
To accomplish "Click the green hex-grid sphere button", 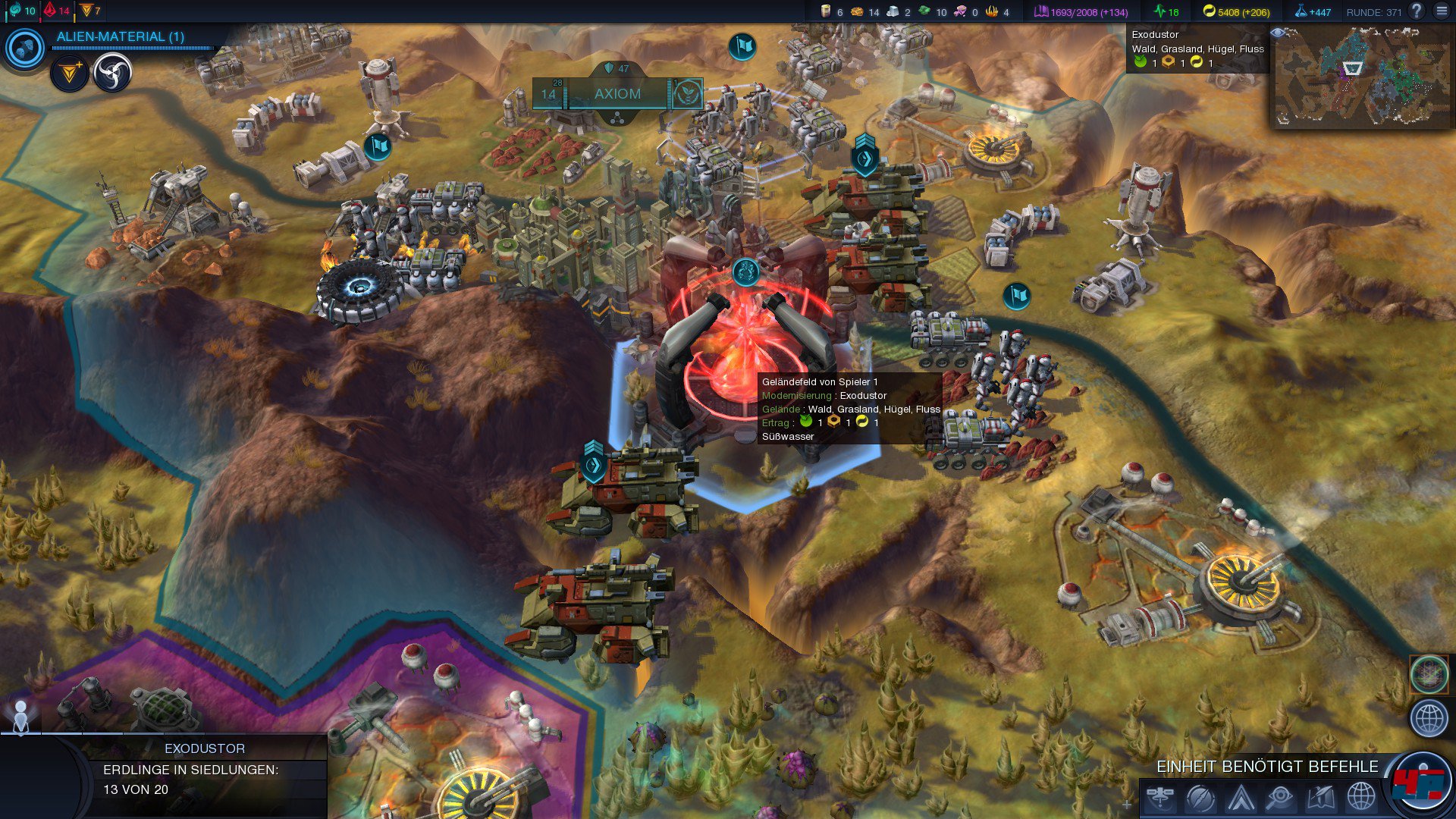I will [x=1429, y=674].
